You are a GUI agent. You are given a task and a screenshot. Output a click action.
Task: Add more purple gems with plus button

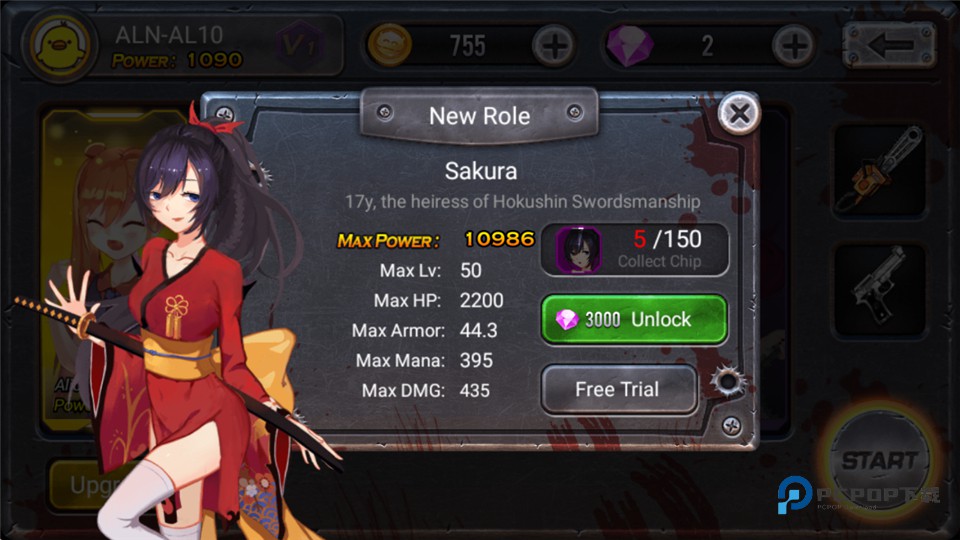coord(794,45)
